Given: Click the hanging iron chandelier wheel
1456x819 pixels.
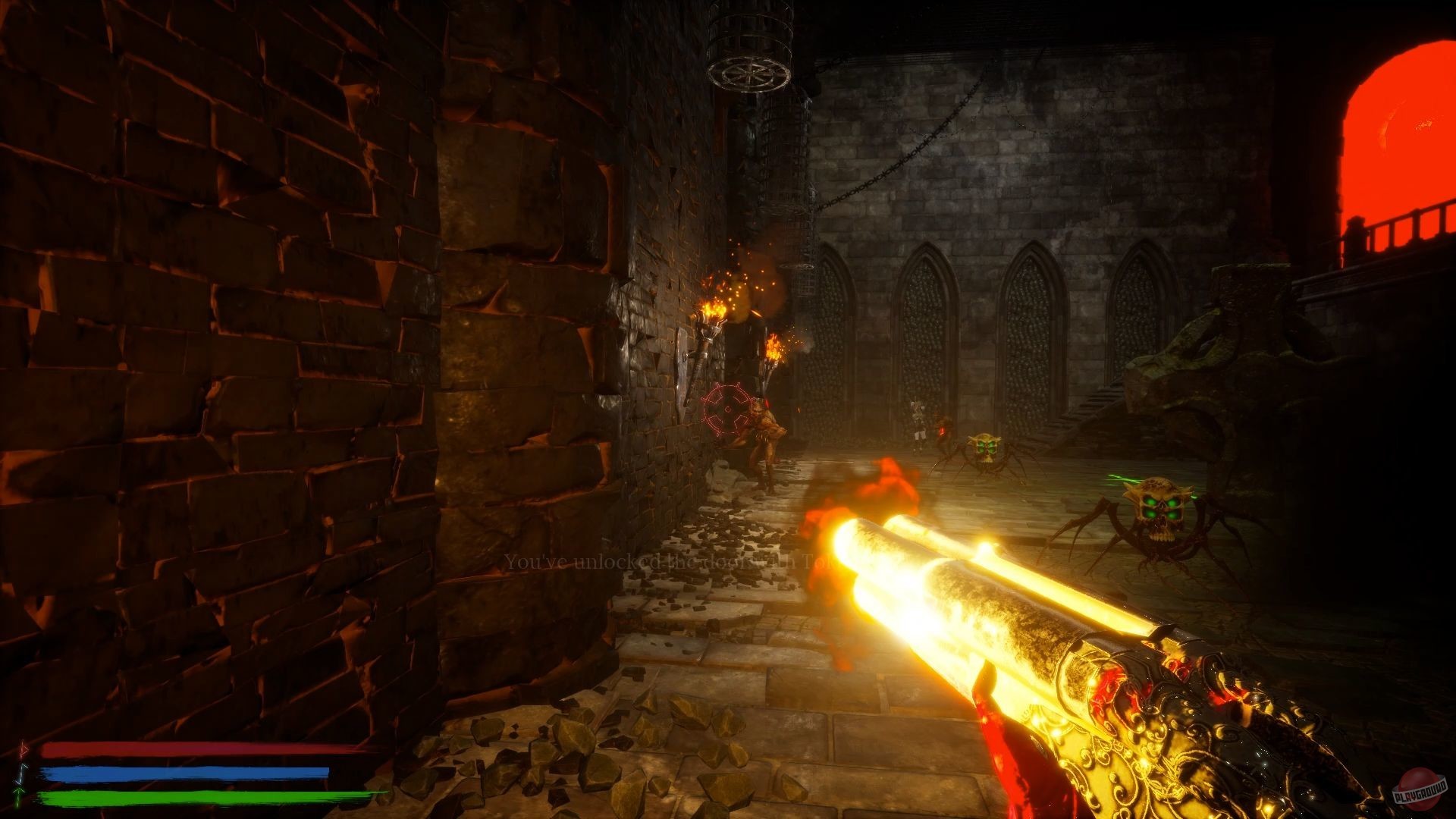Looking at the screenshot, I should pyautogui.click(x=749, y=72).
